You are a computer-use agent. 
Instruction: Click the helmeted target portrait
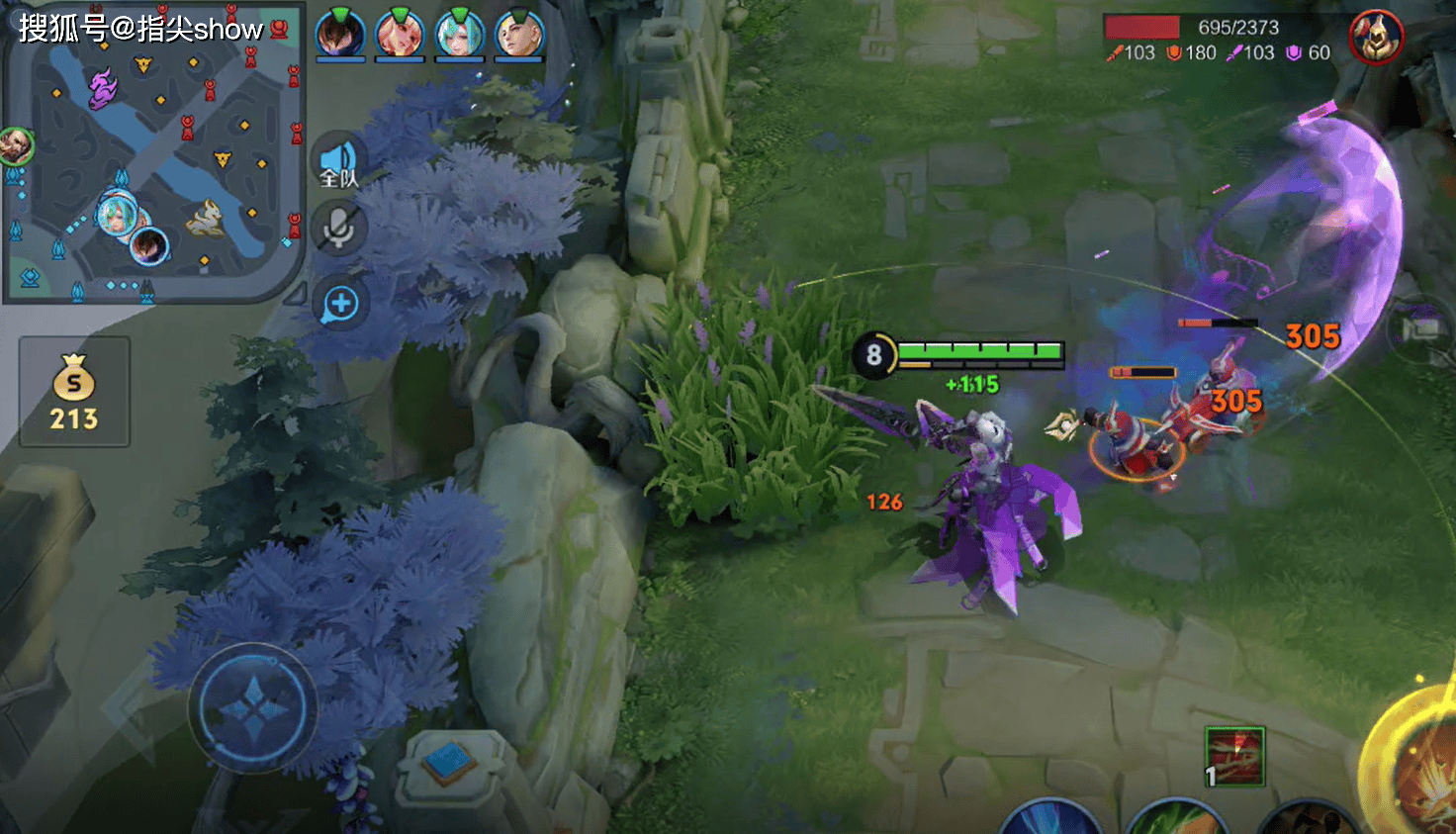1376,38
